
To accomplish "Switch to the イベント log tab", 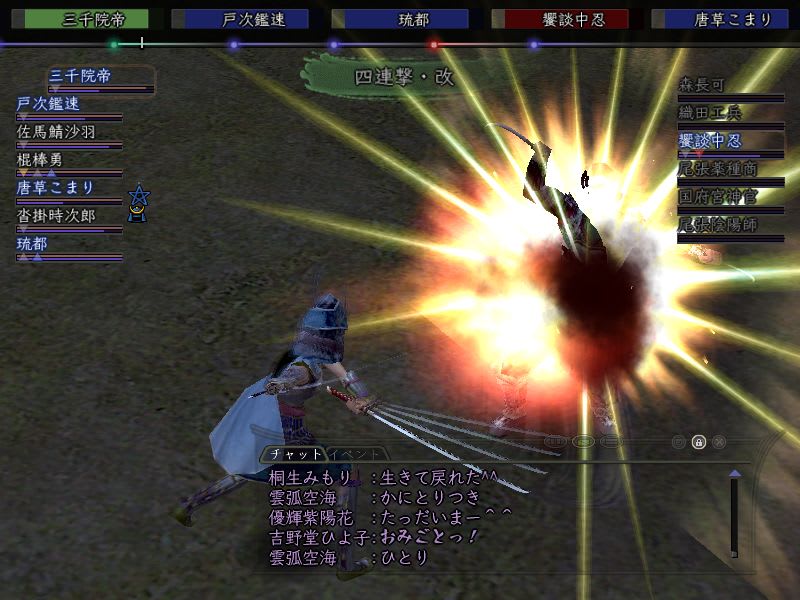I will click(353, 453).
